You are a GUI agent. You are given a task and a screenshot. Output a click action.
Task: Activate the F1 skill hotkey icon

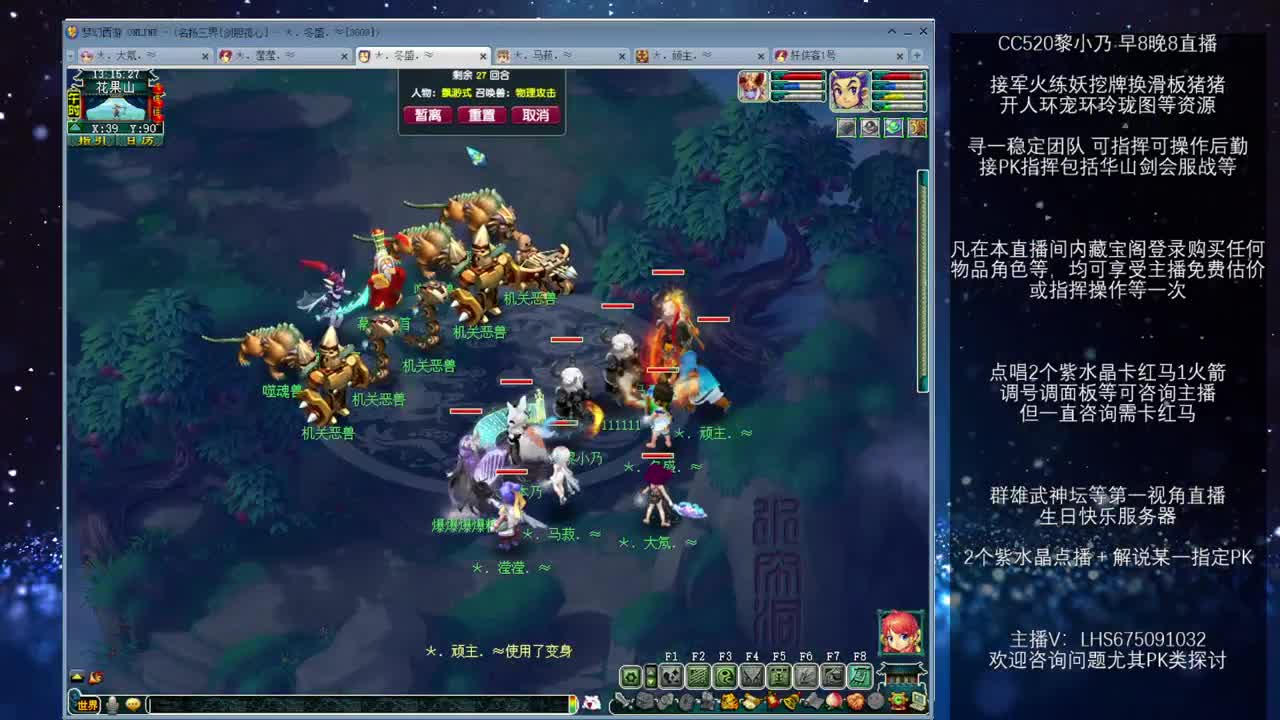point(671,675)
